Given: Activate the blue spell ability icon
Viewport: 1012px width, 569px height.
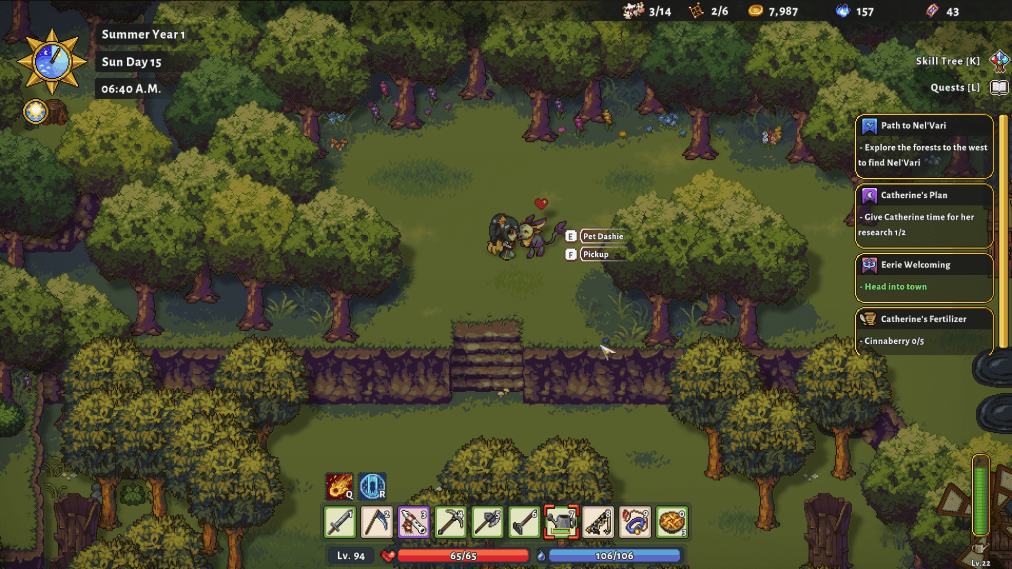Looking at the screenshot, I should (373, 487).
